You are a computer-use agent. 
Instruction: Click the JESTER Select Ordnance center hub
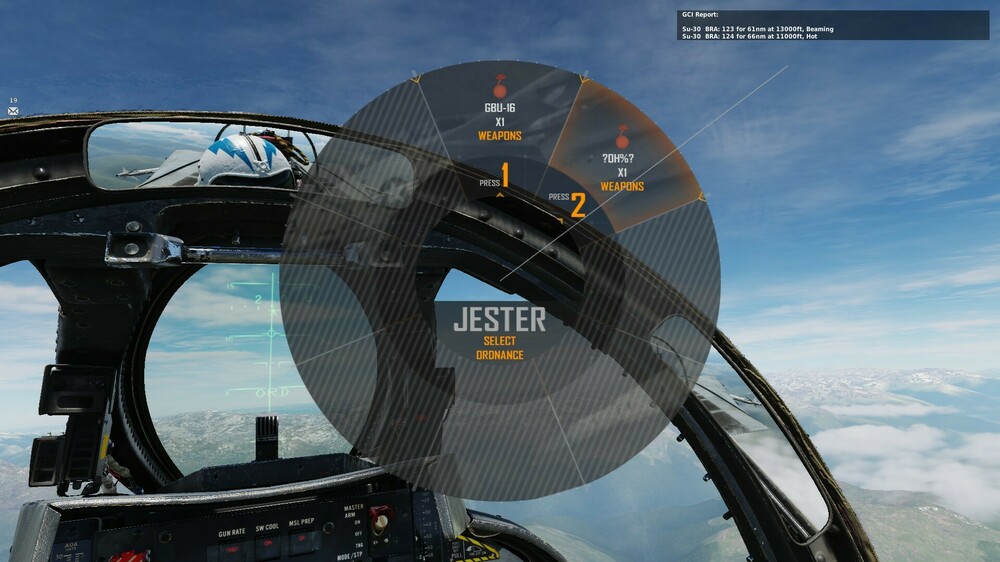pyautogui.click(x=500, y=332)
